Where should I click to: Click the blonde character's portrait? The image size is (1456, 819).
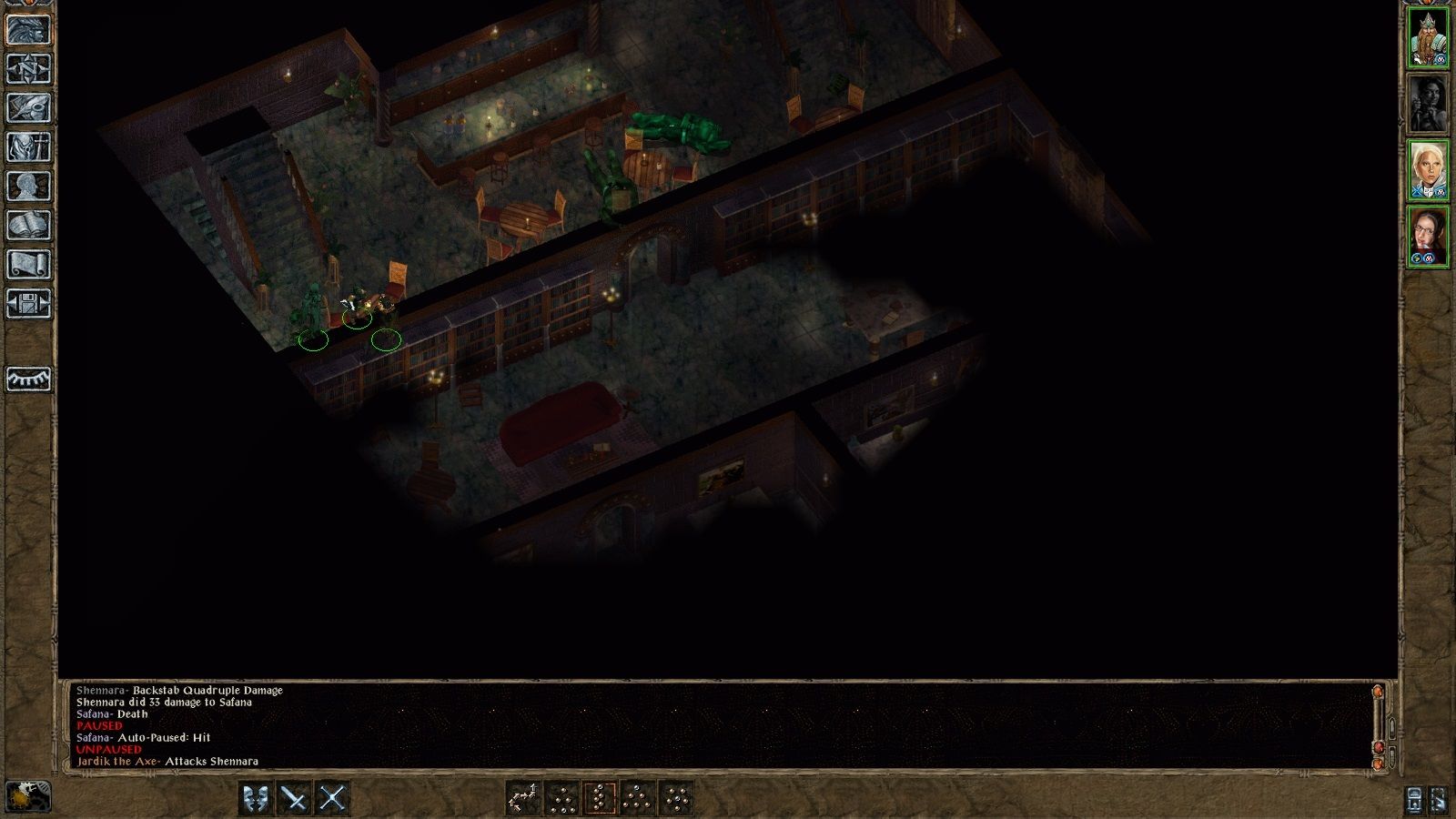tap(1430, 173)
